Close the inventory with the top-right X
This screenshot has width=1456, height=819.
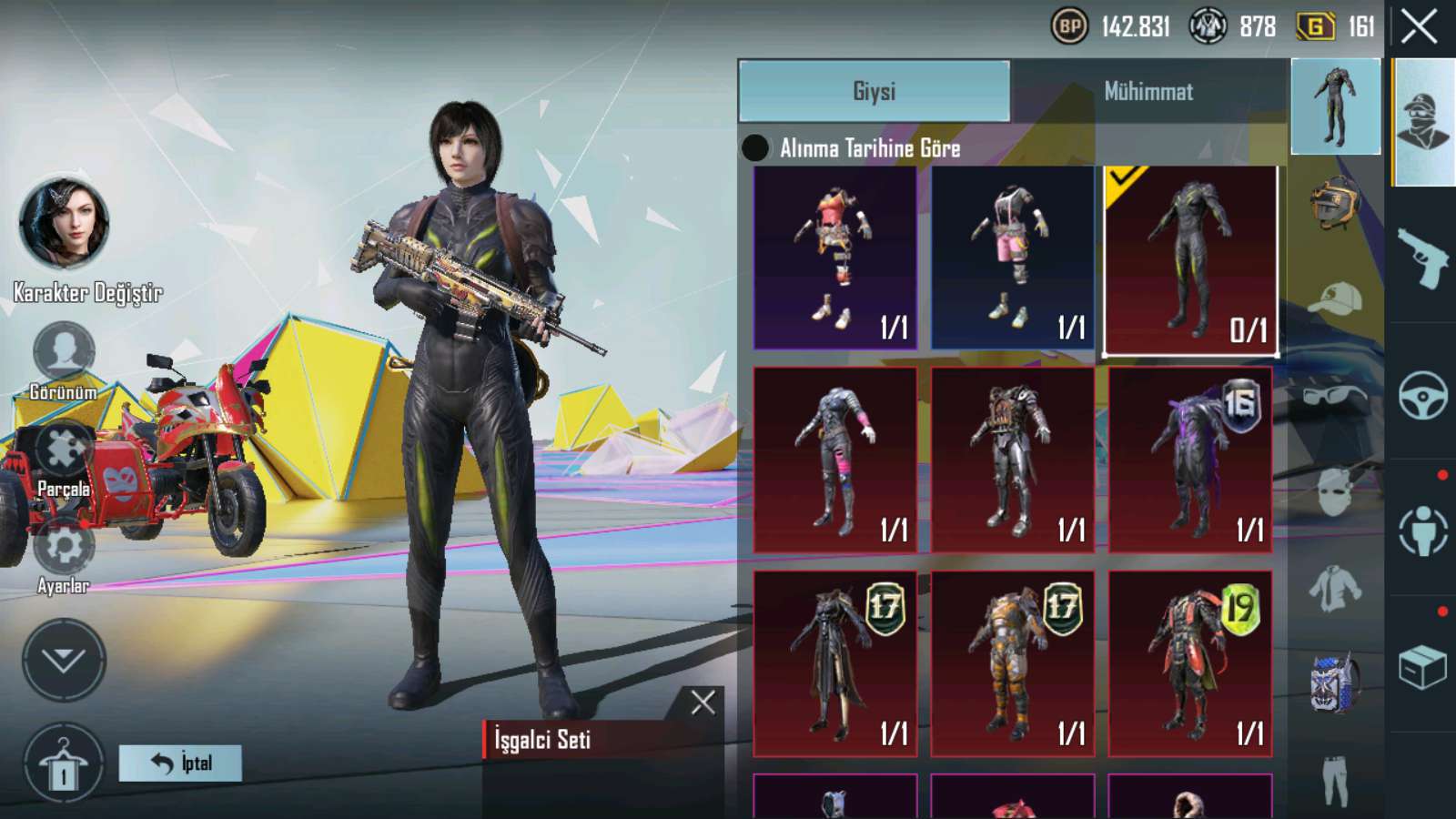point(1419,26)
